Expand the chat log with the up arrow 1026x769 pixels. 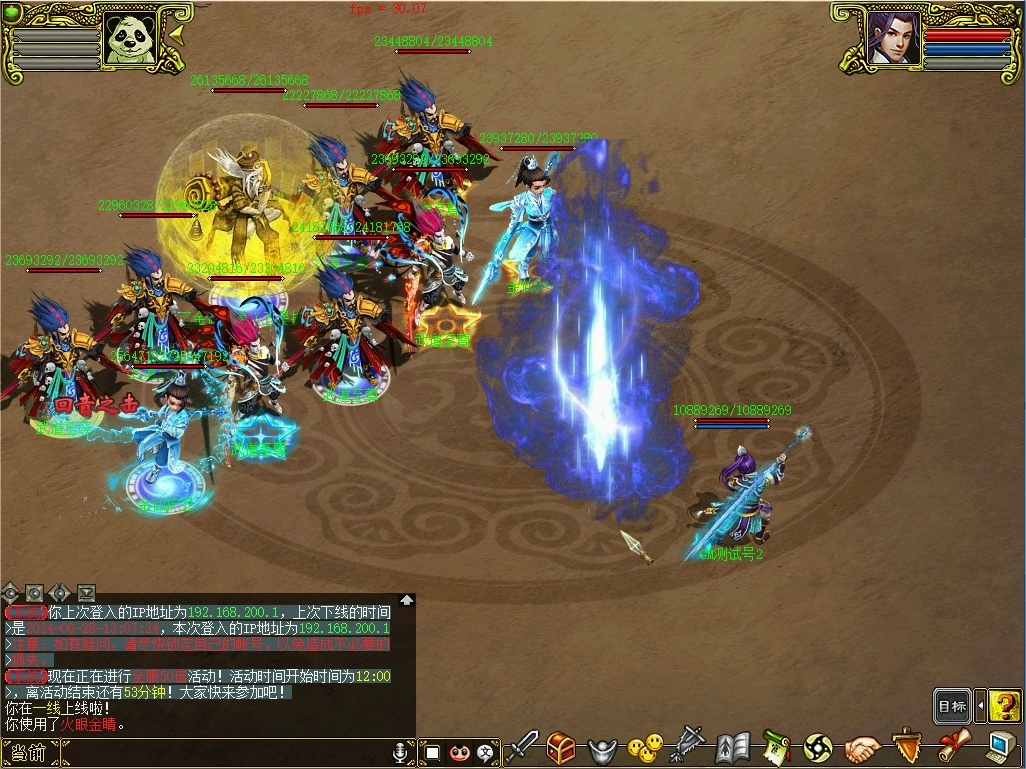point(407,600)
